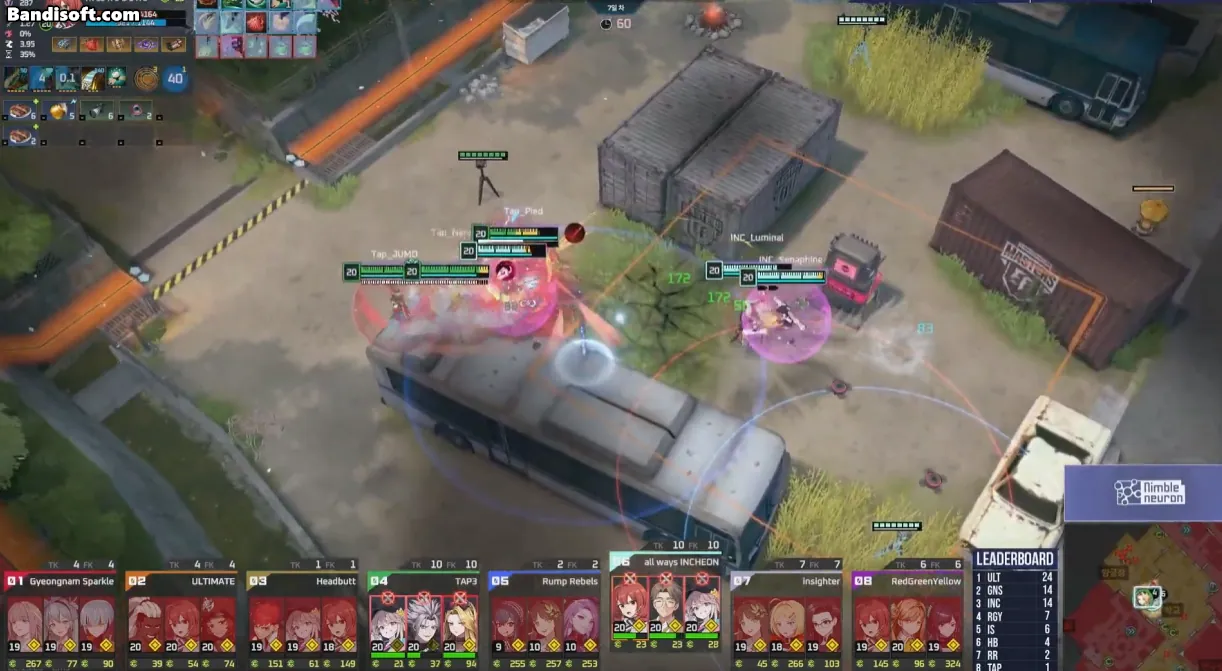This screenshot has width=1222, height=671.
Task: Click the skill icon showing 0.1 cooldown
Action: pos(68,78)
